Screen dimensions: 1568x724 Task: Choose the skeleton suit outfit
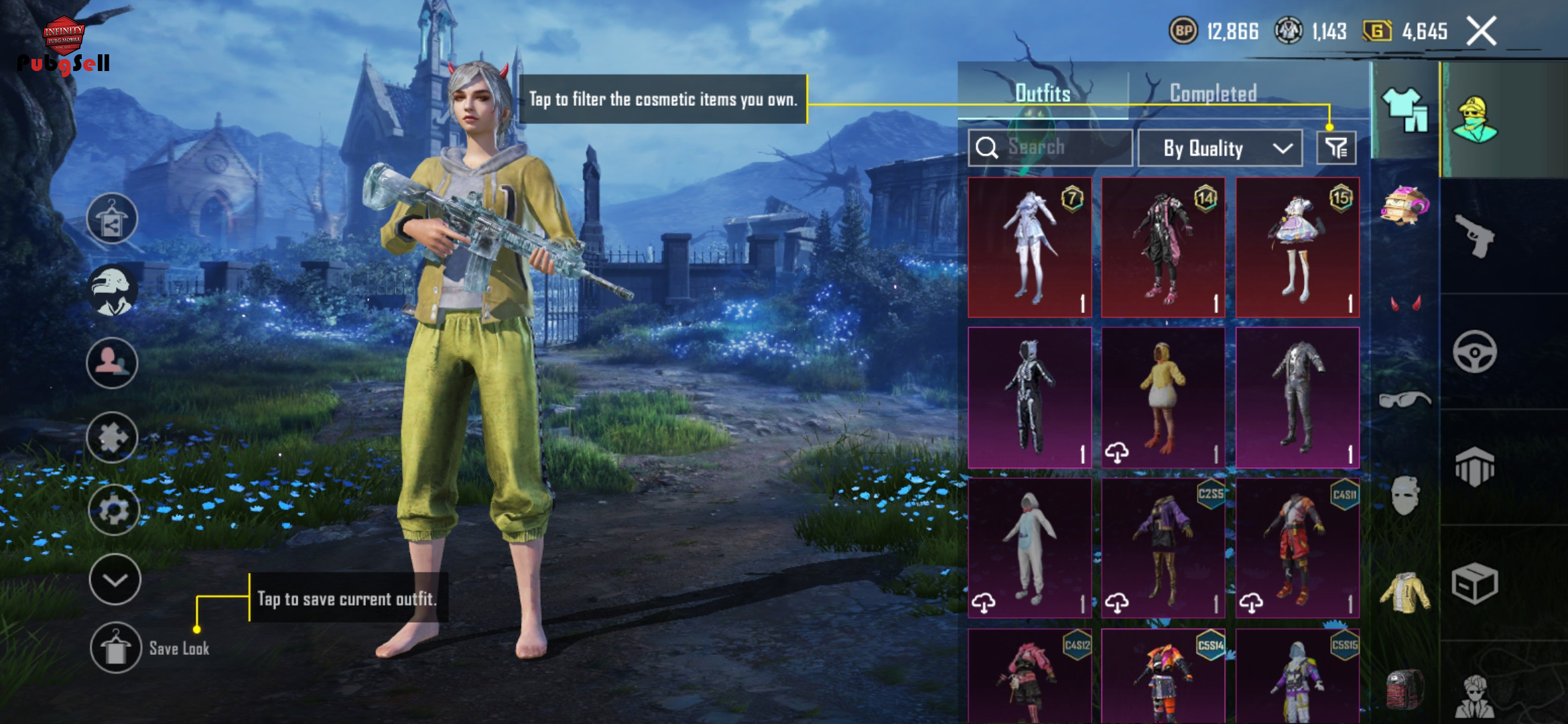(x=1030, y=398)
